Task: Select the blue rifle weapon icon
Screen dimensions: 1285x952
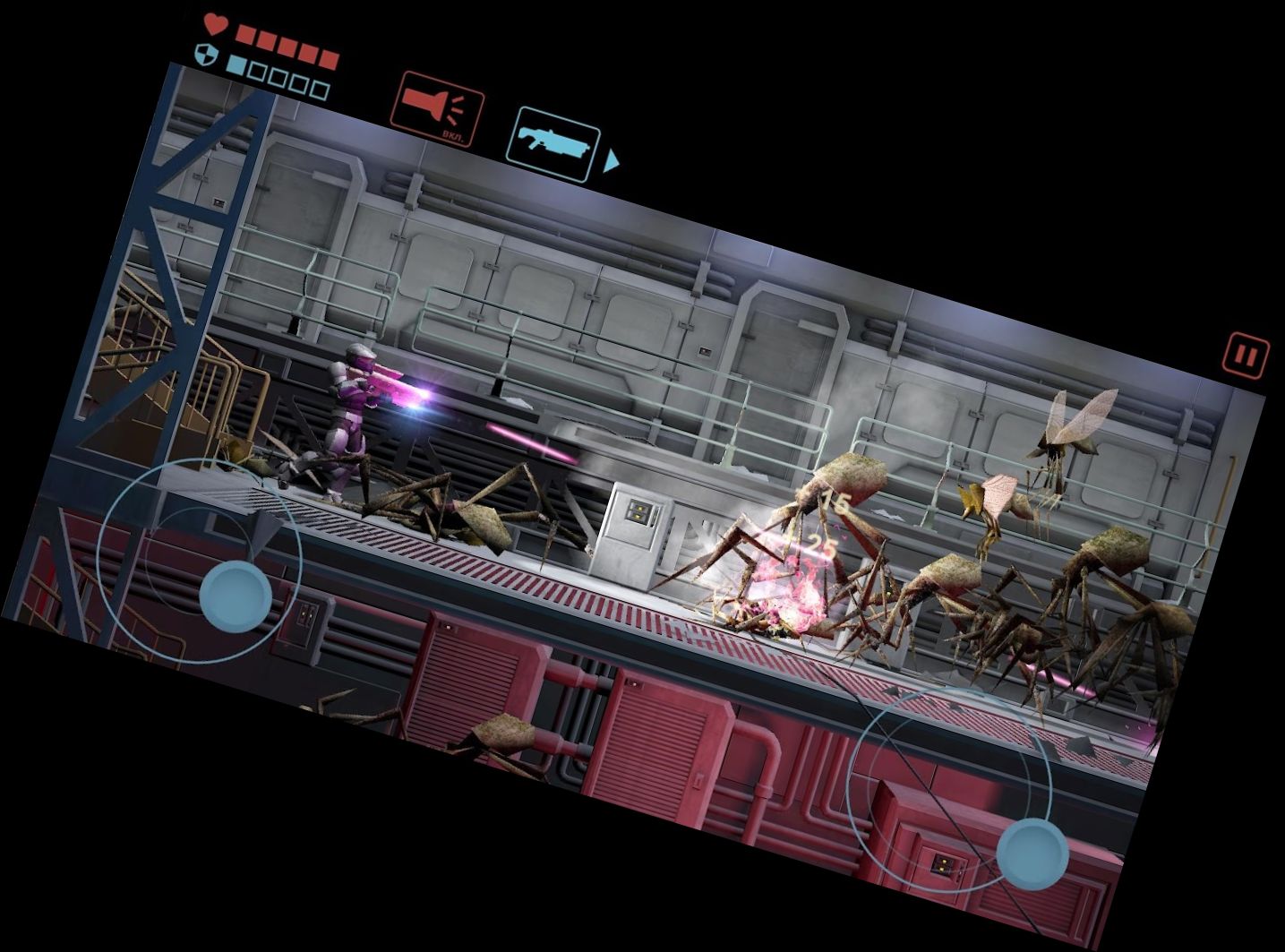Action: pos(553,144)
